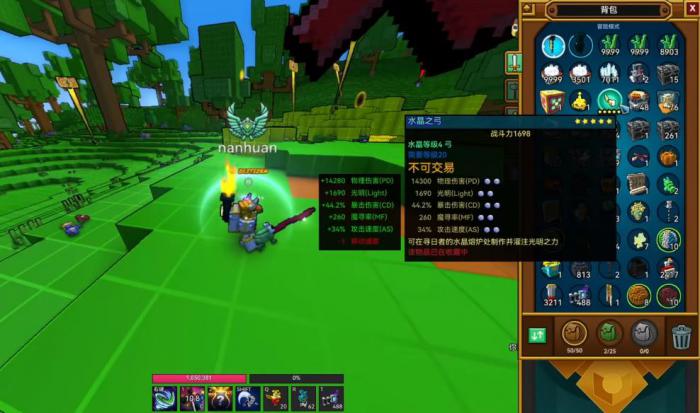Select the red-and-green dice cube item
This screenshot has height=413, width=700.
[x=551, y=100]
